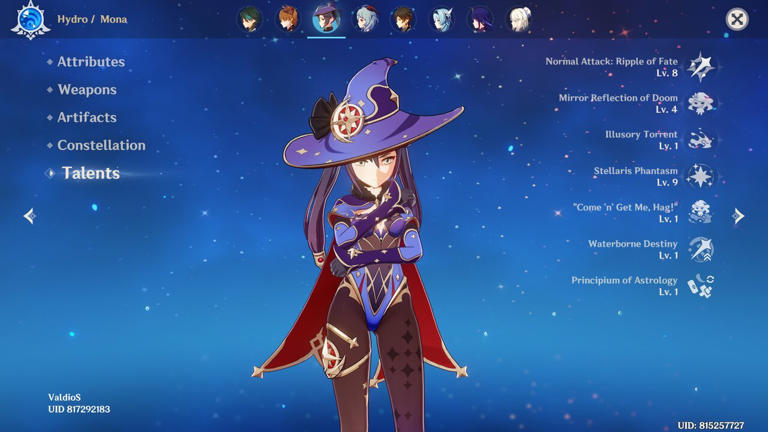Select the Illusory Torrent talent
The height and width of the screenshot is (432, 768).
point(700,140)
